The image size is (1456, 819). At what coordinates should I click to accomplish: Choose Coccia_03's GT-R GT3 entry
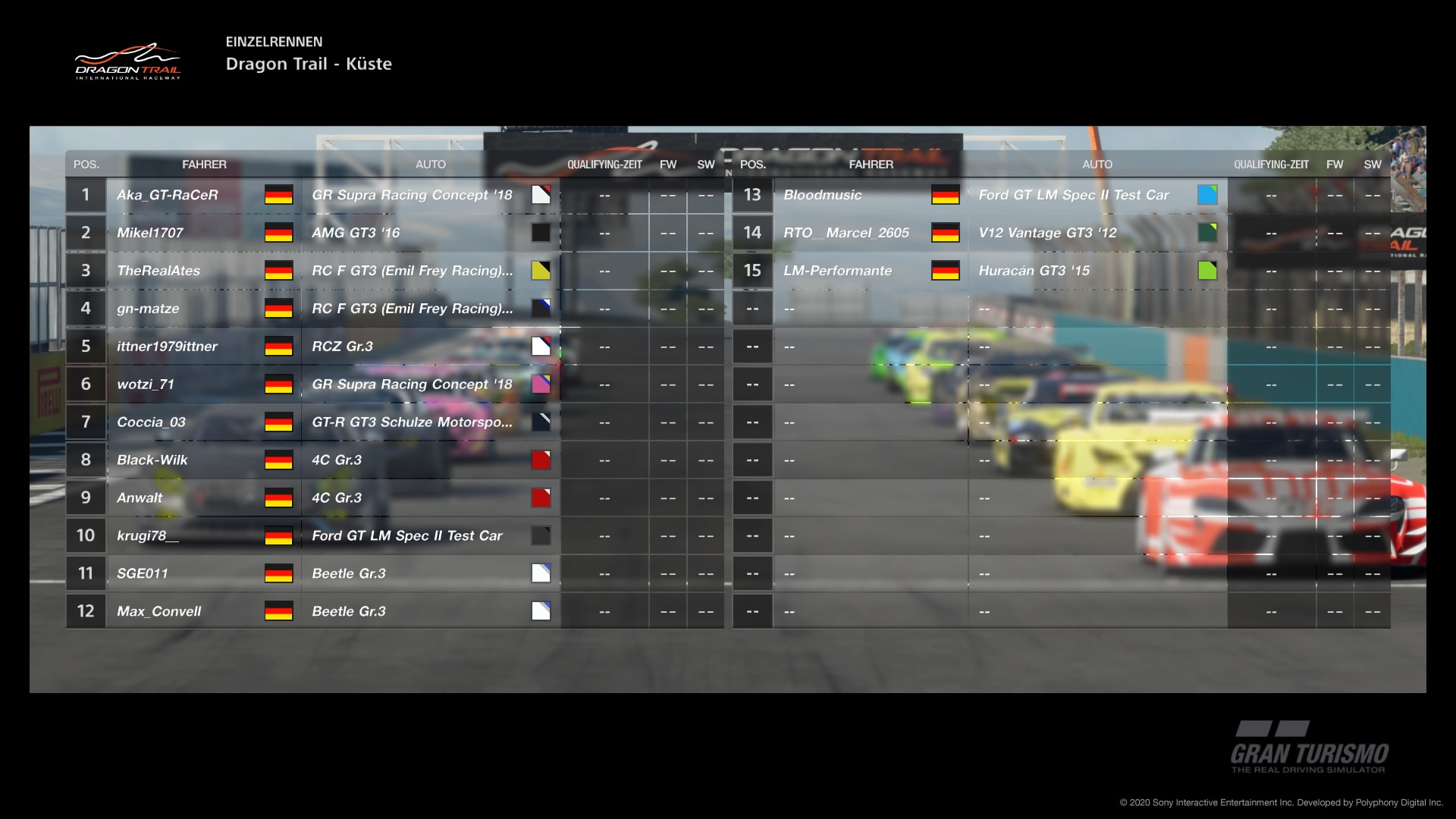click(x=152, y=422)
